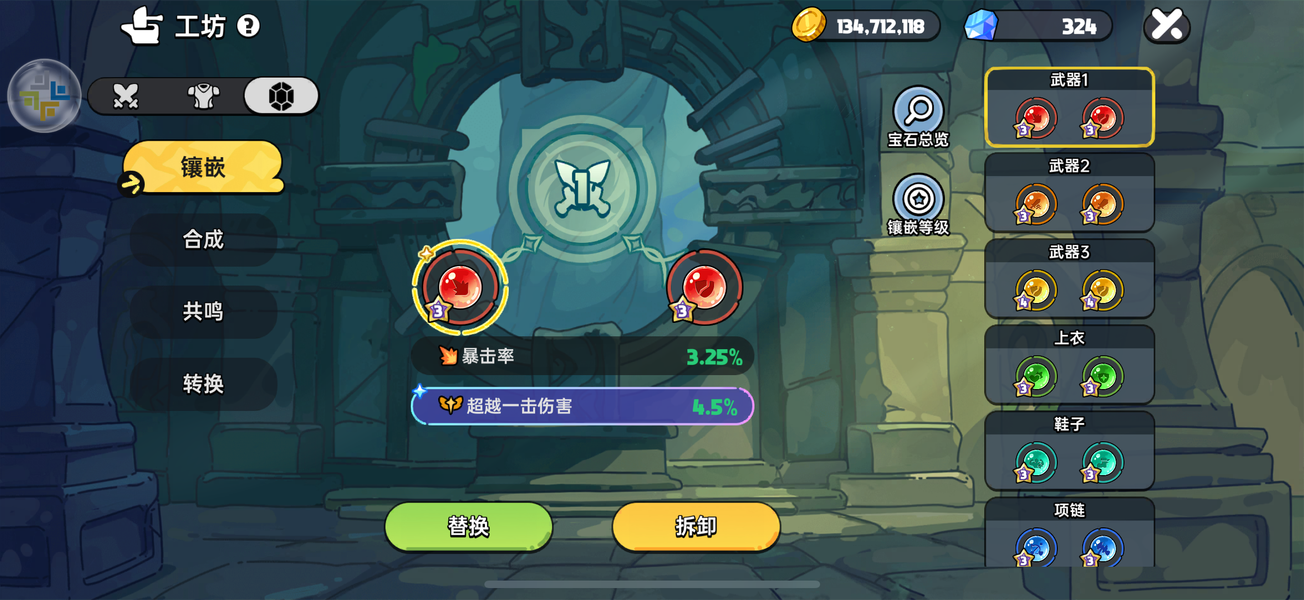Open the 共鸣 resonance menu

pos(203,312)
